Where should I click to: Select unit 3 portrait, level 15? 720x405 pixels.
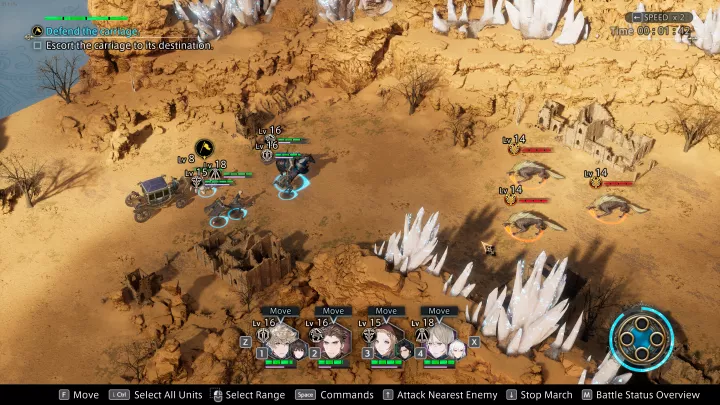(386, 339)
